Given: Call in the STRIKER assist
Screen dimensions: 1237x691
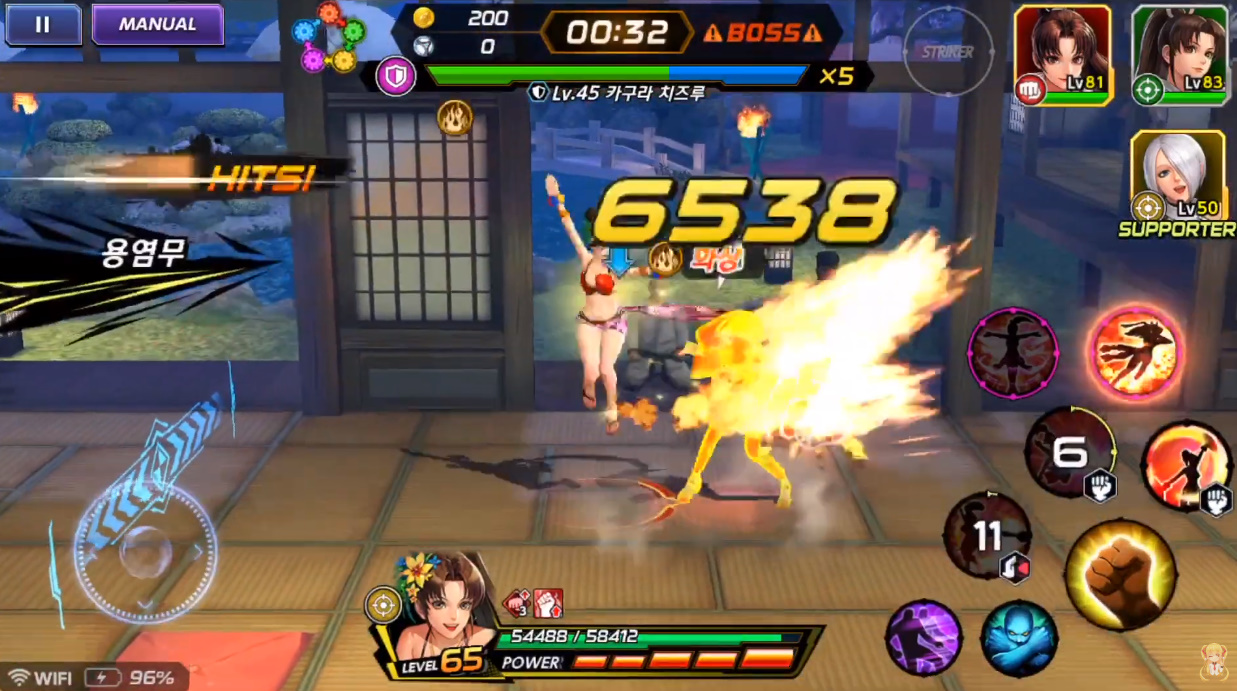Looking at the screenshot, I should 948,52.
